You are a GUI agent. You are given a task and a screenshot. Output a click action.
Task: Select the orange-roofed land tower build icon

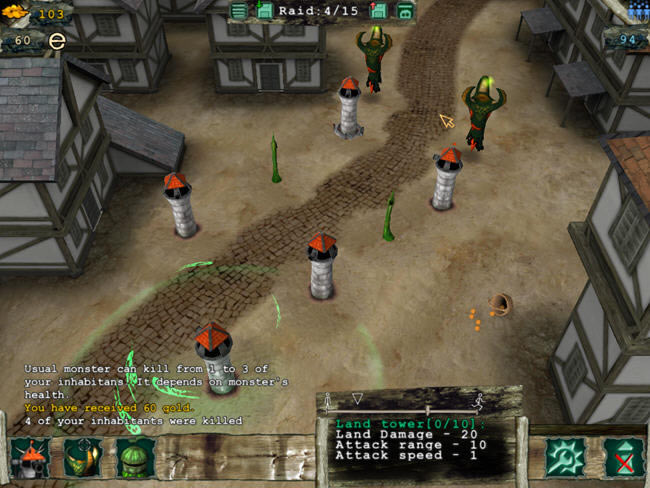30,458
